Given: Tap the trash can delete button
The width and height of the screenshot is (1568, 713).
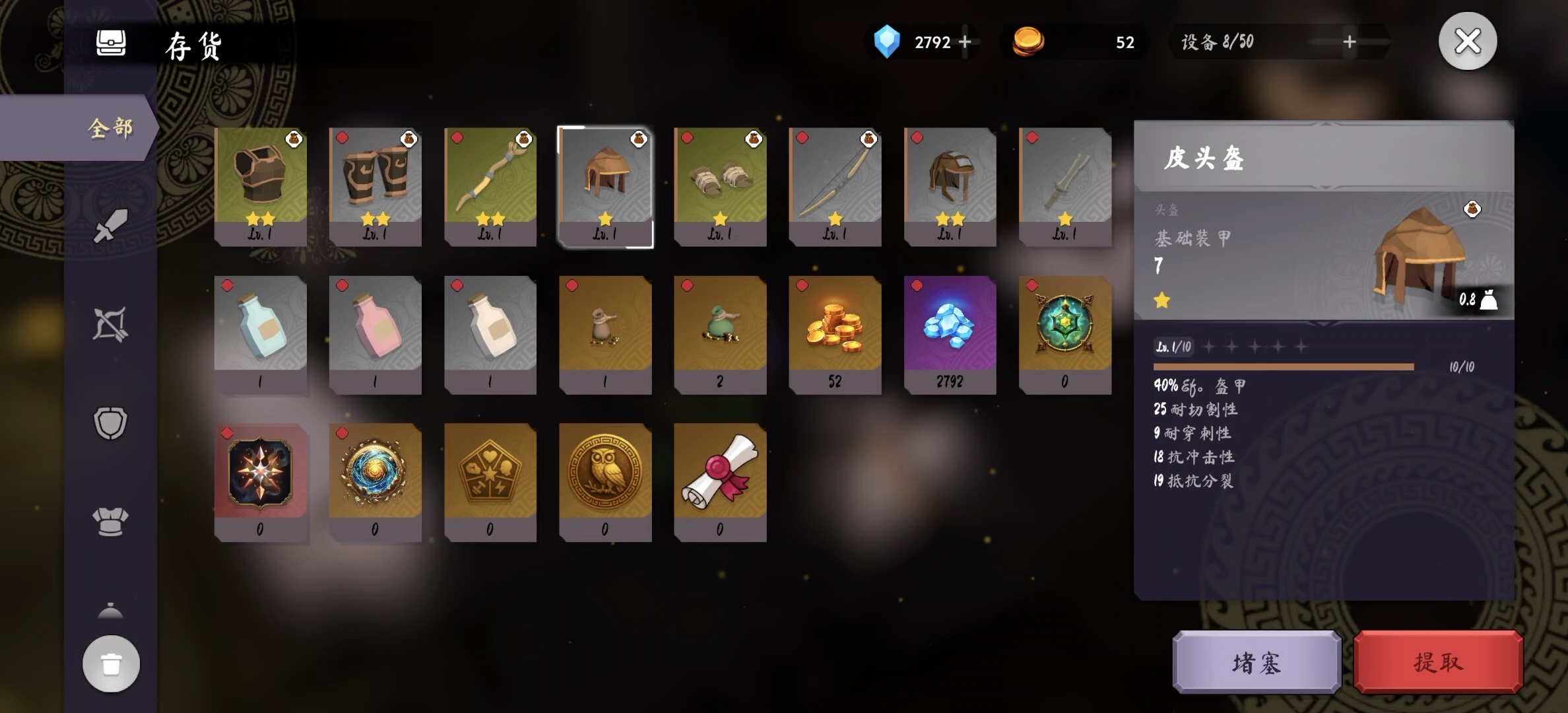Looking at the screenshot, I should (x=111, y=663).
